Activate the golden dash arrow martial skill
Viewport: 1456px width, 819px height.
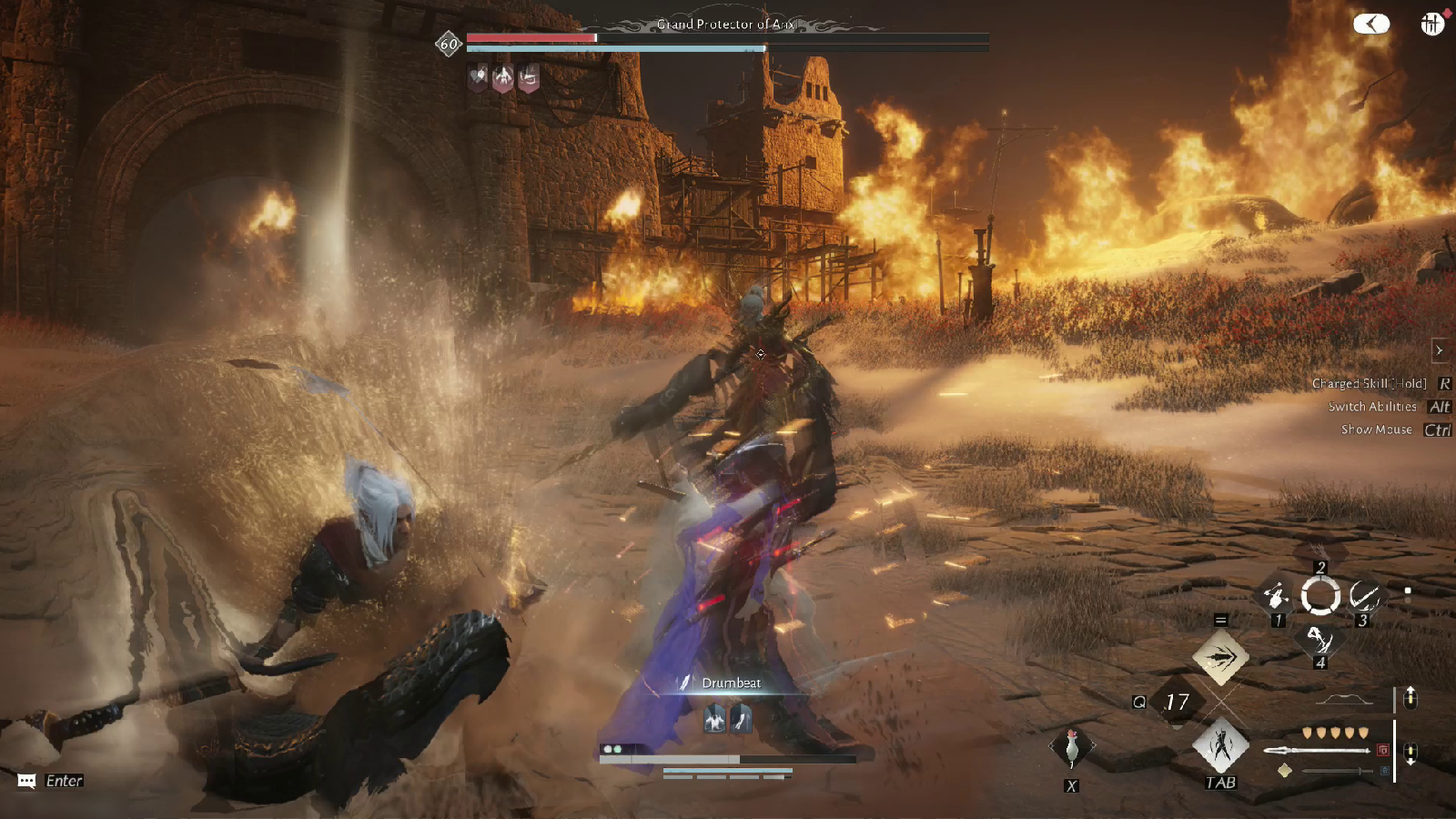pyautogui.click(x=1220, y=657)
